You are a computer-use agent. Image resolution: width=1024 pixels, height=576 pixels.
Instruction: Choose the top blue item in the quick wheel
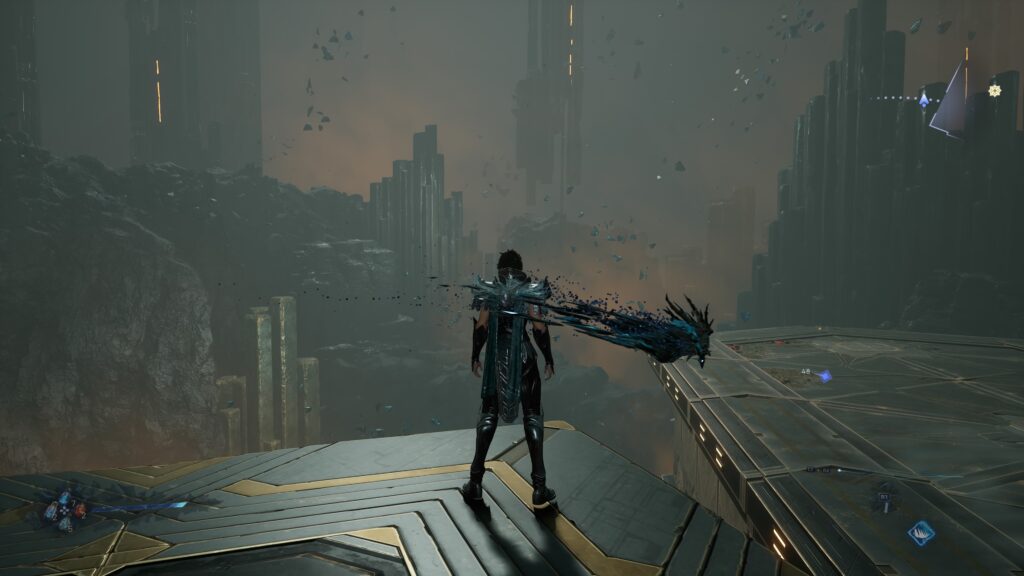(x=65, y=496)
